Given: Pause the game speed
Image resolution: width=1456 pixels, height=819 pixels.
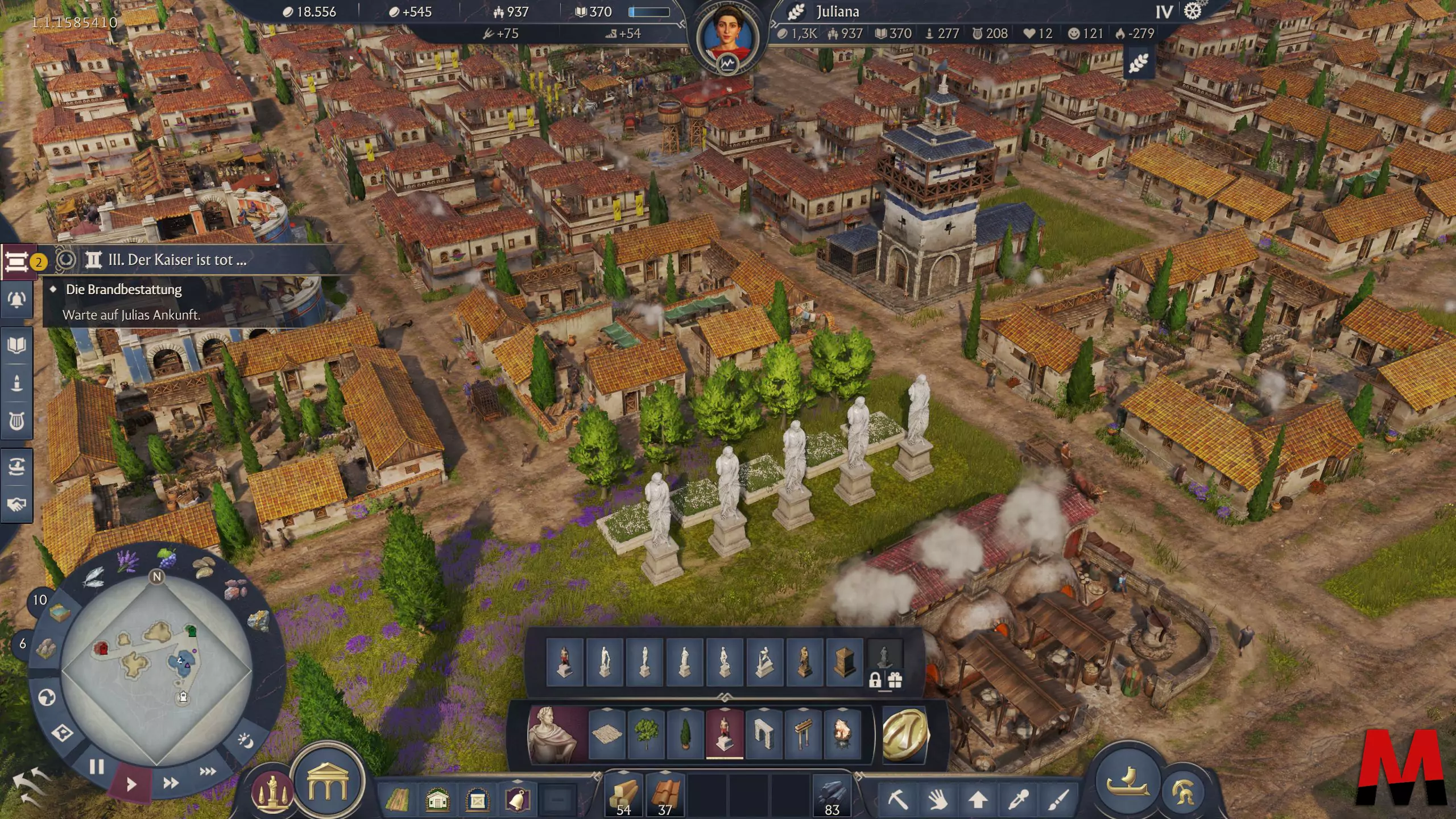Looking at the screenshot, I should tap(97, 767).
